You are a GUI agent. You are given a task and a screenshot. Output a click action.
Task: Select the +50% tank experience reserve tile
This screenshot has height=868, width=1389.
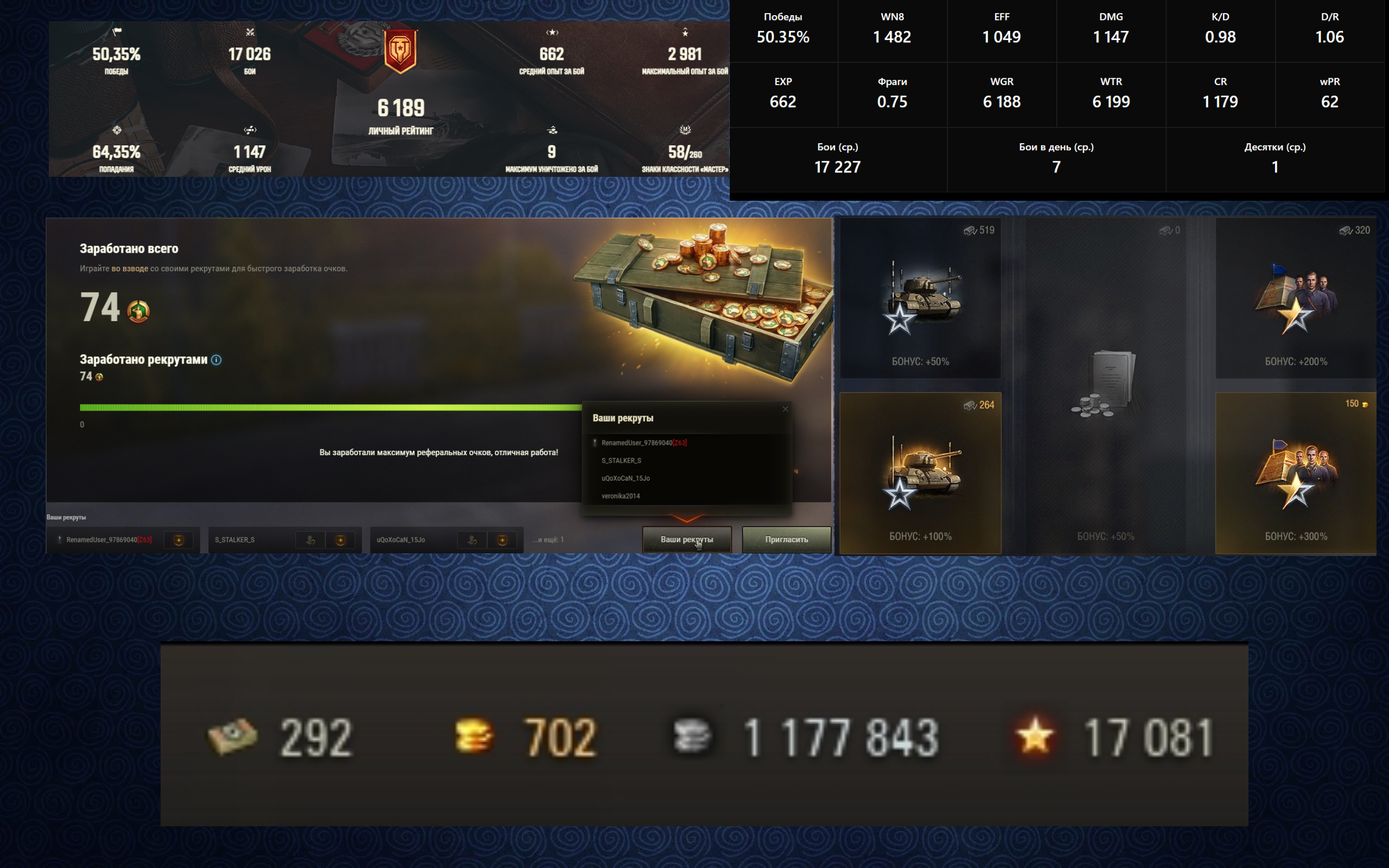(x=920, y=298)
